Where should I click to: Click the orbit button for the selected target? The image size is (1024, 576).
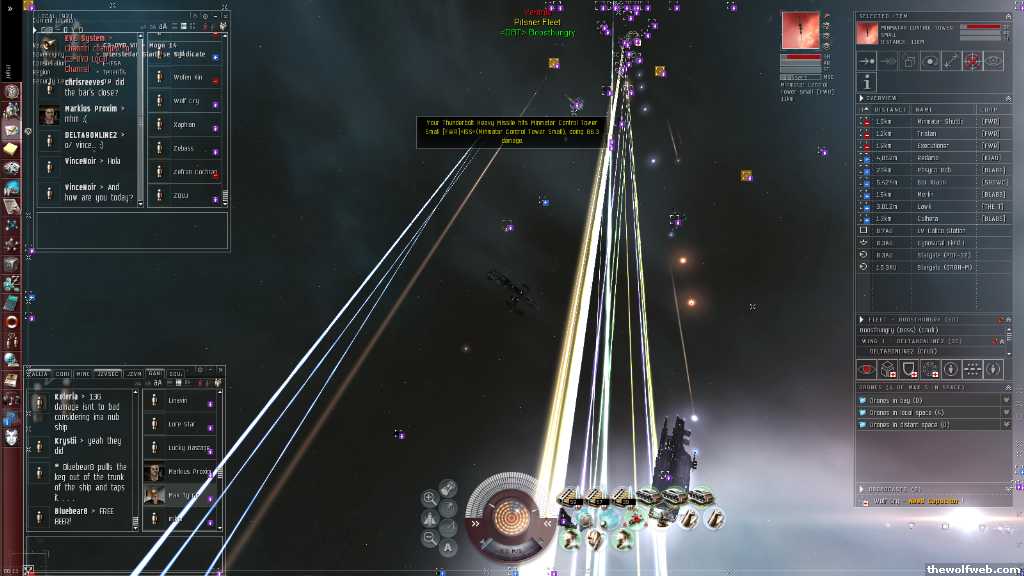click(930, 62)
